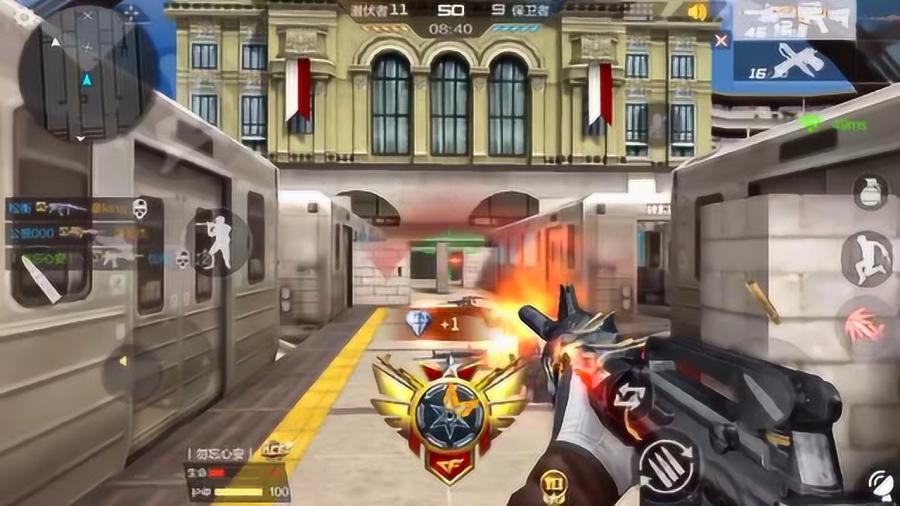Screen dimensions: 900x506
Task: Close the panel with the small X
Action: pyautogui.click(x=721, y=40)
